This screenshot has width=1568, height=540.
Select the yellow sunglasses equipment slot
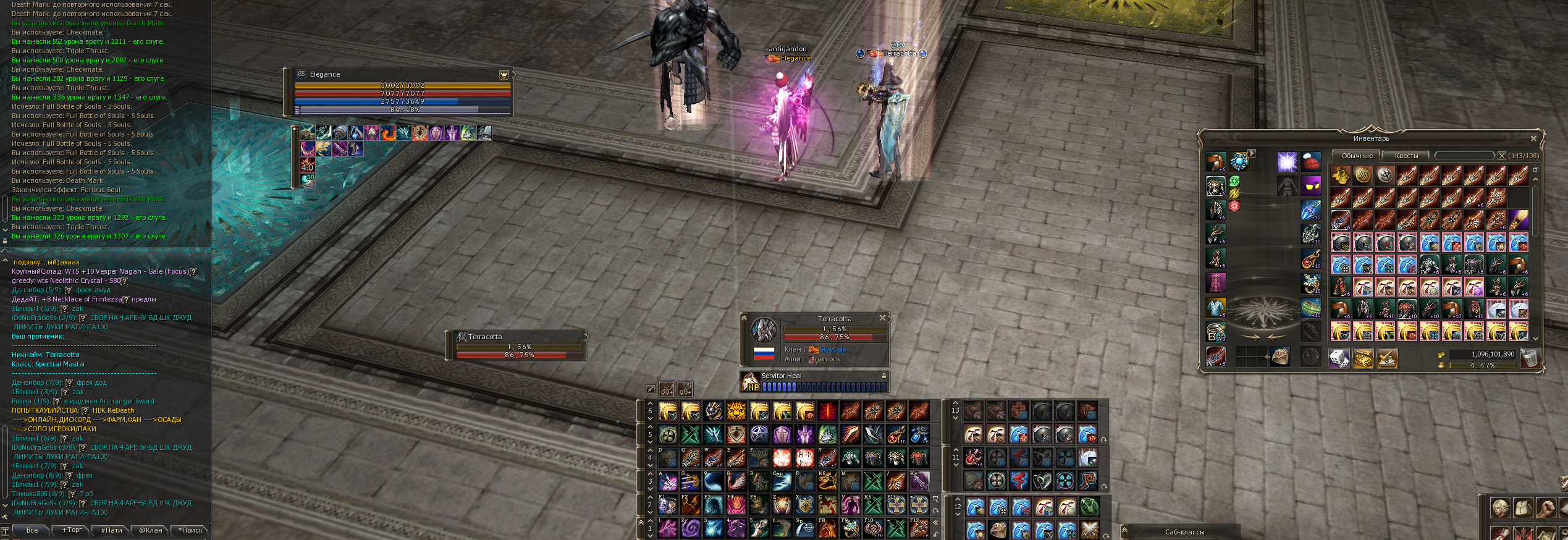pos(1310,185)
